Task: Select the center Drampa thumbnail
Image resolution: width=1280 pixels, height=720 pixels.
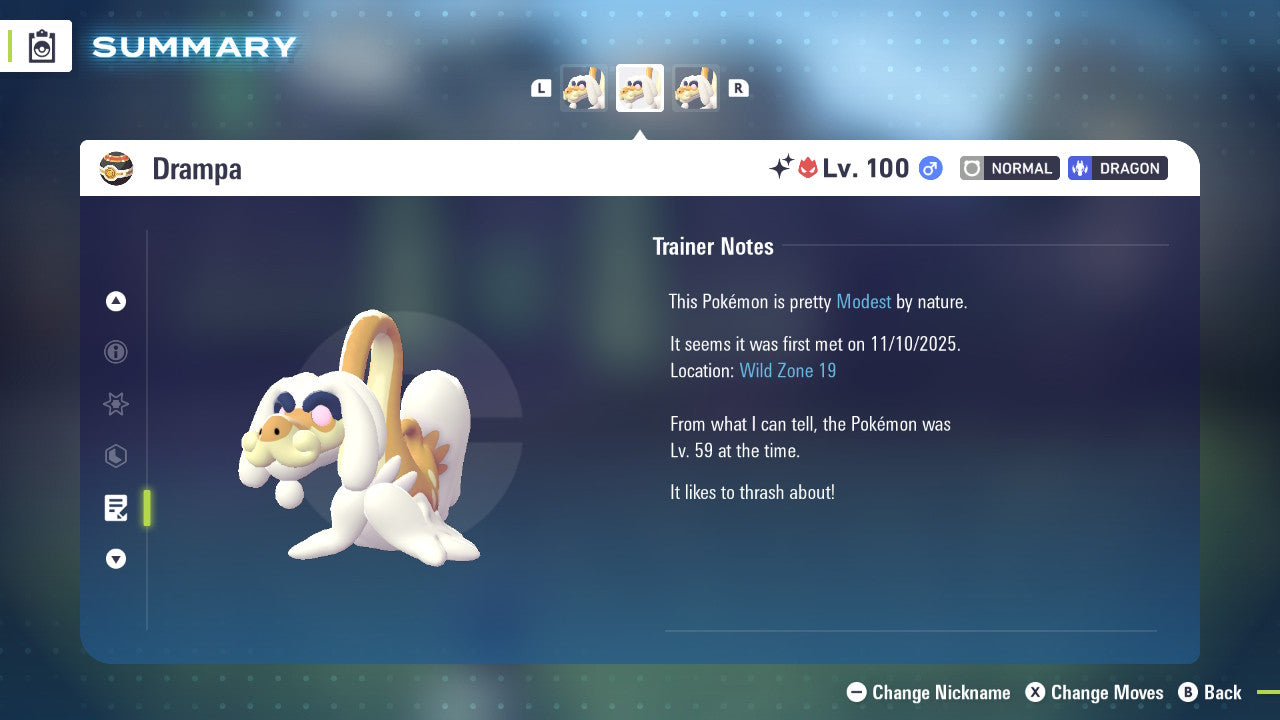Action: 639,87
